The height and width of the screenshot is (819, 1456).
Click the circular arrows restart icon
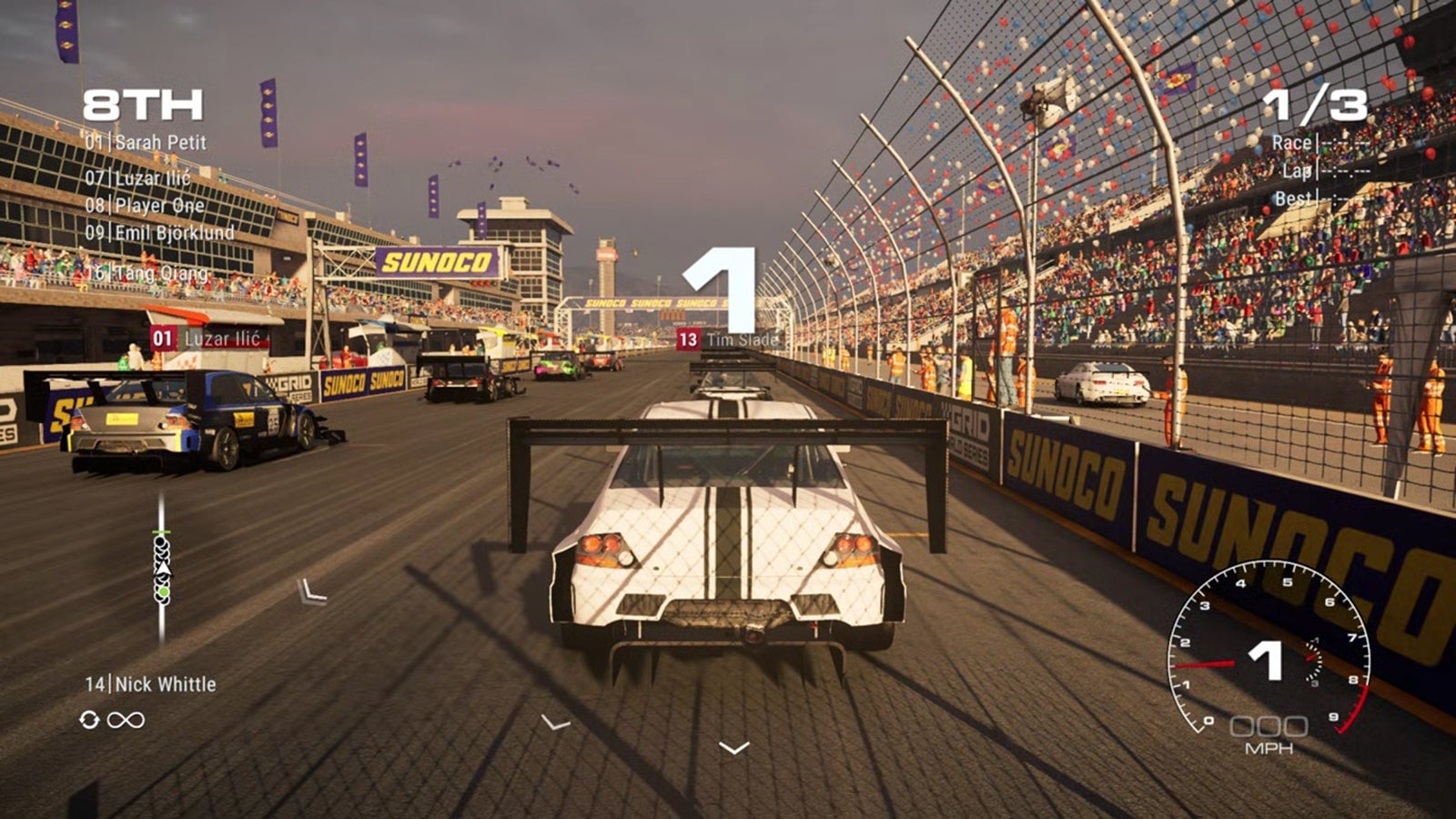[88, 720]
